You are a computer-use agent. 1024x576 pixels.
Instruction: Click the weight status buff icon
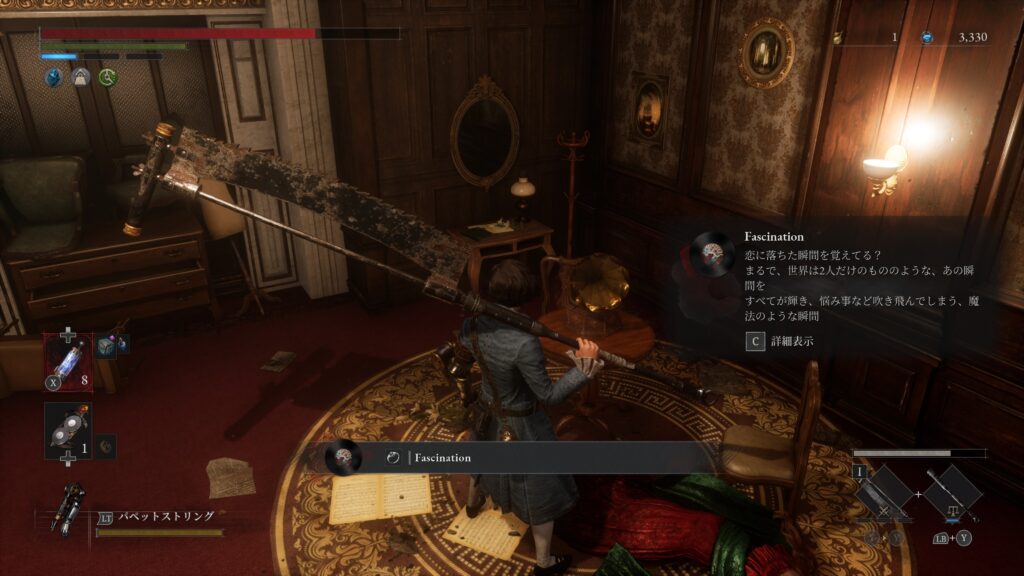pos(79,77)
